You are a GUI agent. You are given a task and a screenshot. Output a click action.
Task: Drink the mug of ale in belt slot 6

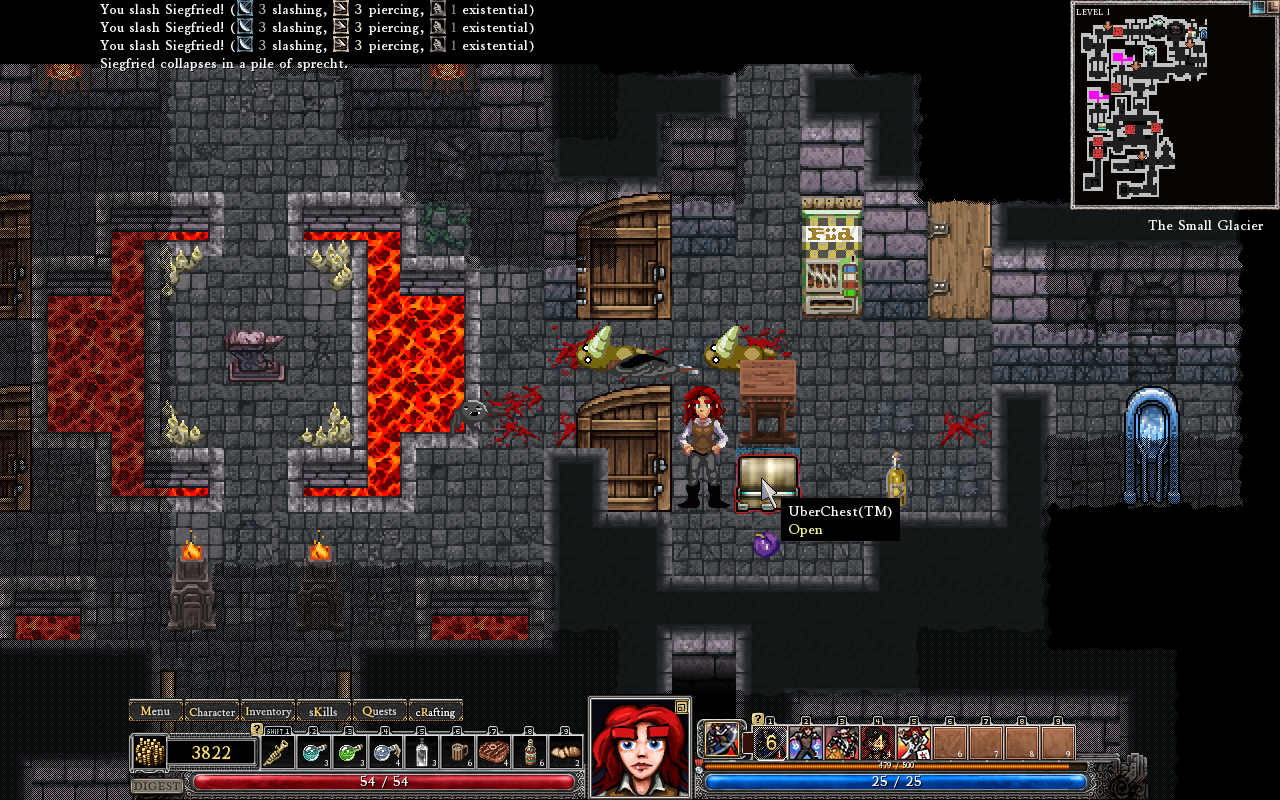(460, 752)
